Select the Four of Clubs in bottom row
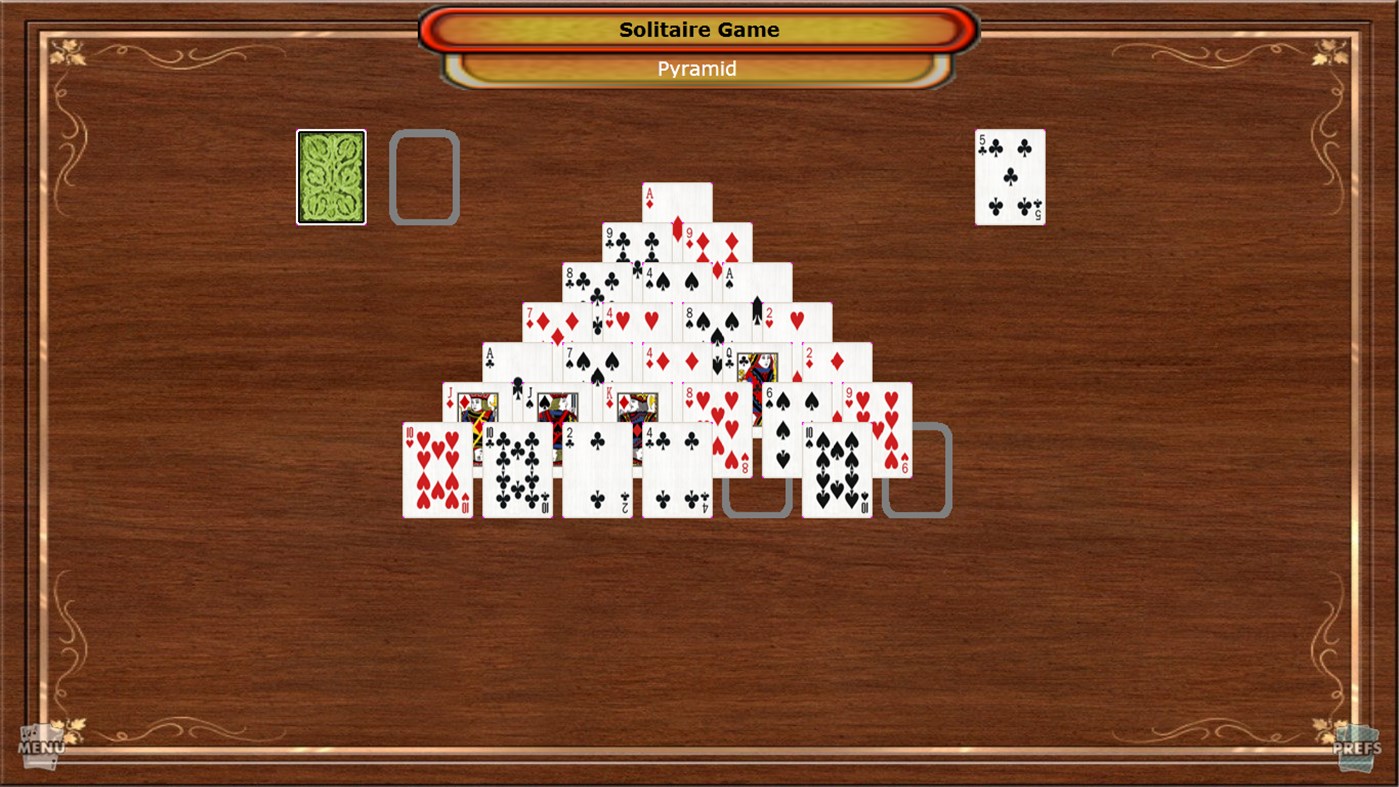The width and height of the screenshot is (1399, 787). [677, 470]
